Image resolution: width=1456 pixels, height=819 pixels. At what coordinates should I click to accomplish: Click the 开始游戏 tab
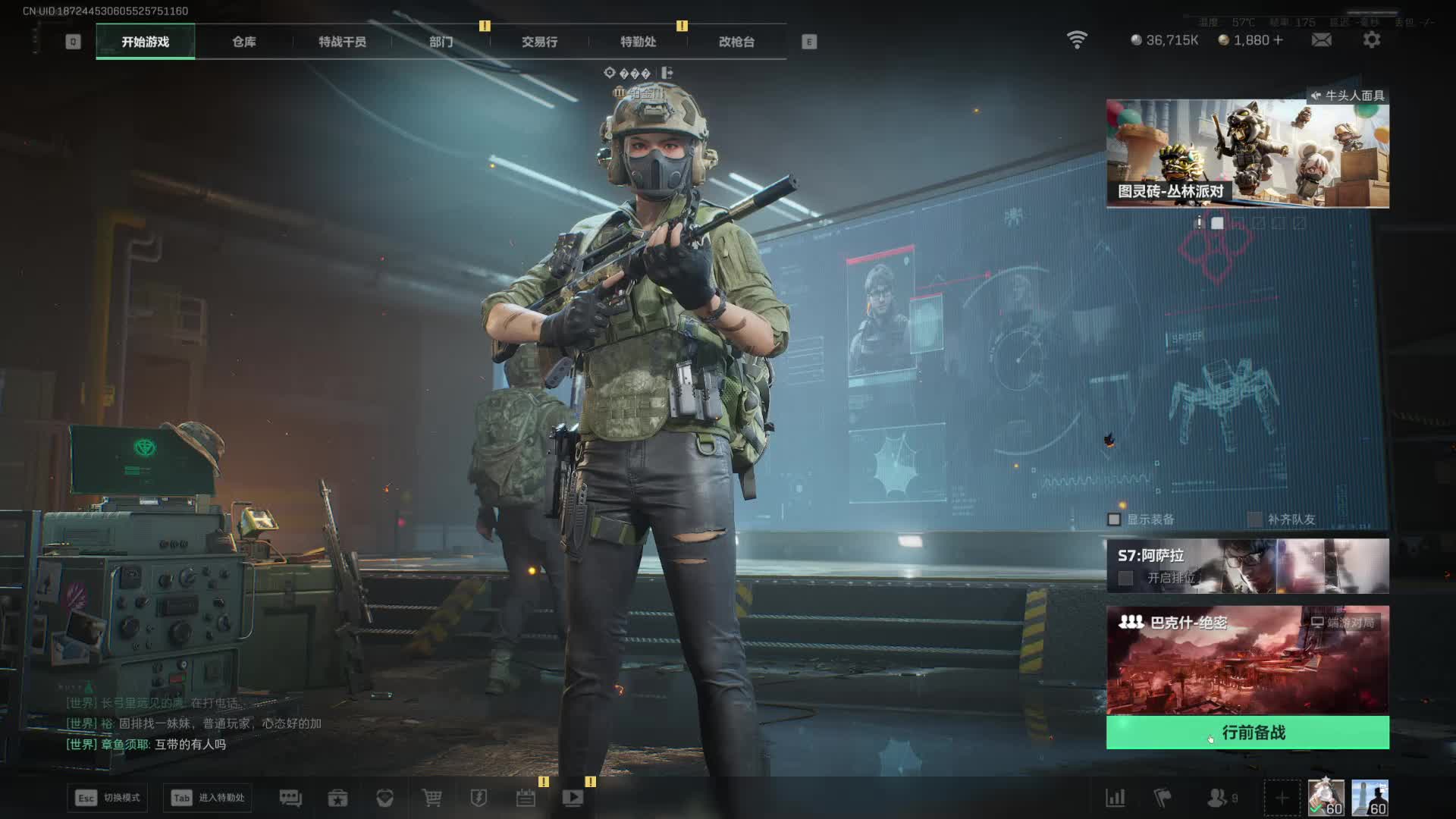tap(145, 42)
